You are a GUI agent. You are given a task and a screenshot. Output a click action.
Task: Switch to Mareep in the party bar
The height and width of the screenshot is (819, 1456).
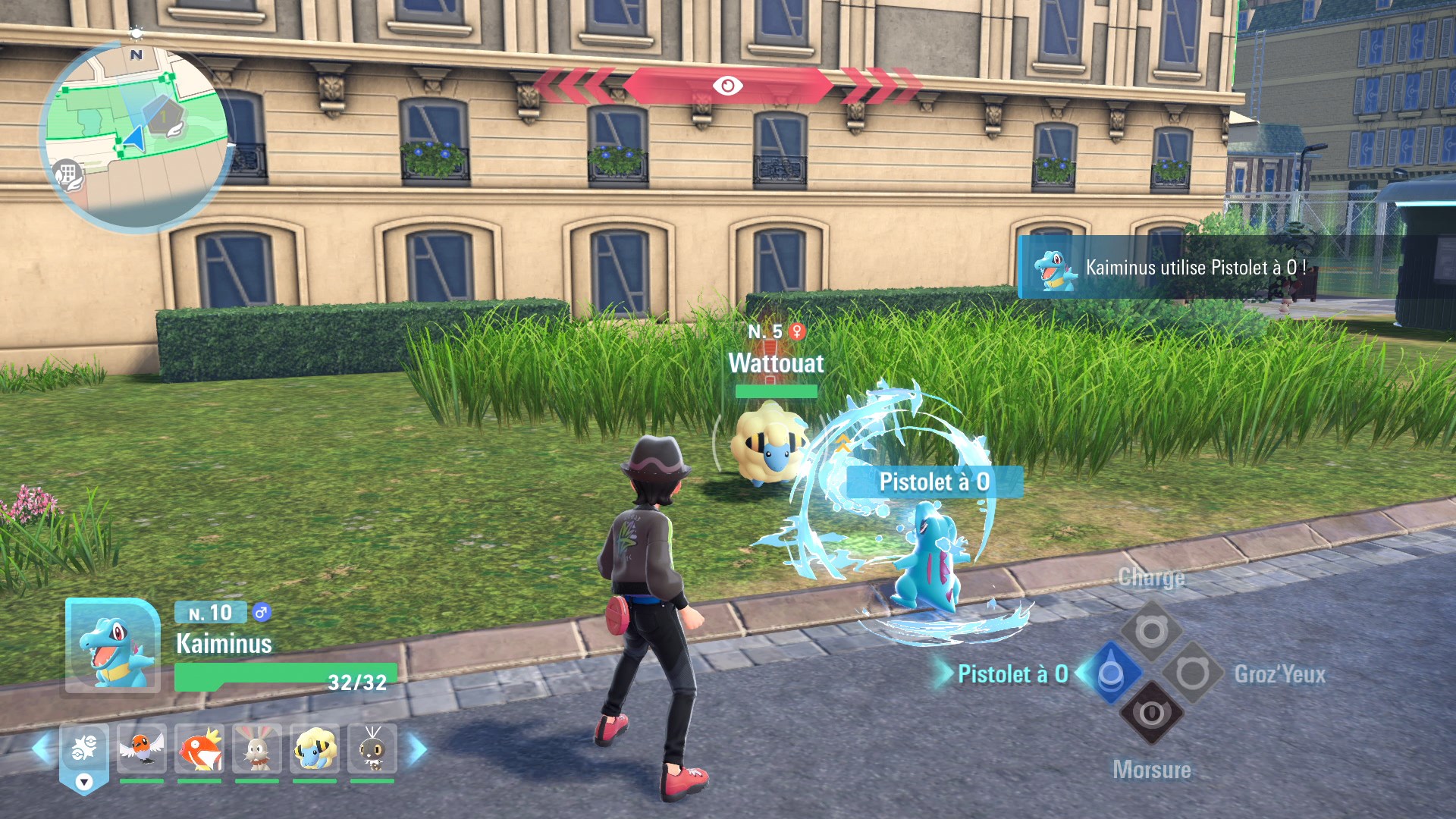point(315,748)
